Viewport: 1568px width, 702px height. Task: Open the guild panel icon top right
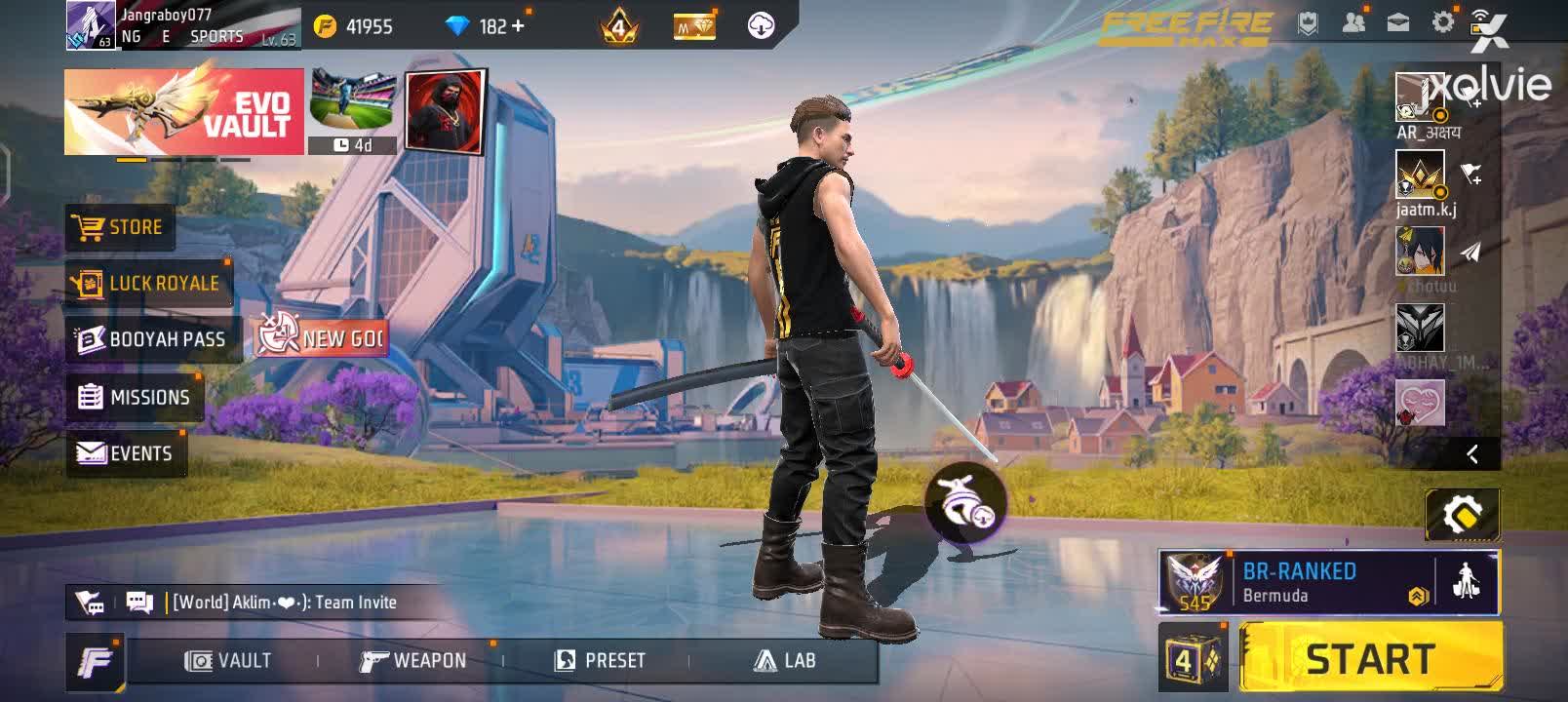(x=1308, y=21)
